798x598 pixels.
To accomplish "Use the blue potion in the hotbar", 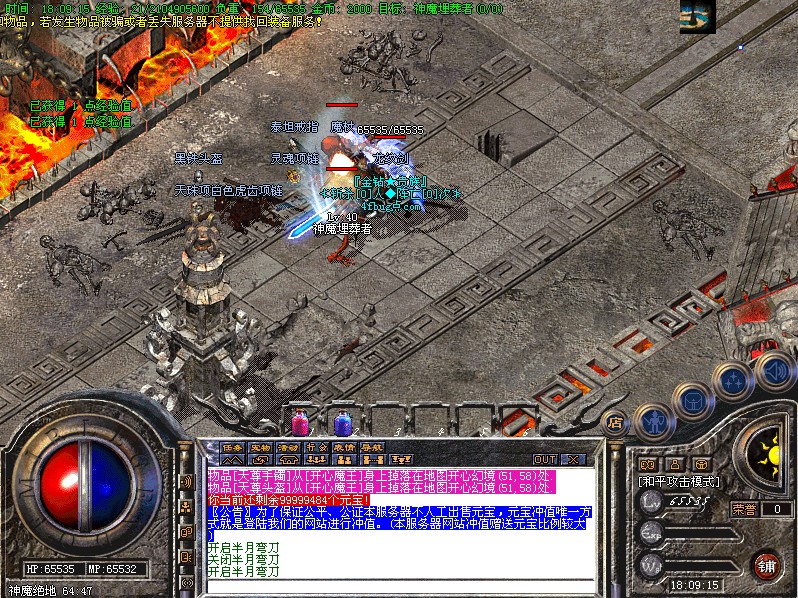I will pos(342,422).
